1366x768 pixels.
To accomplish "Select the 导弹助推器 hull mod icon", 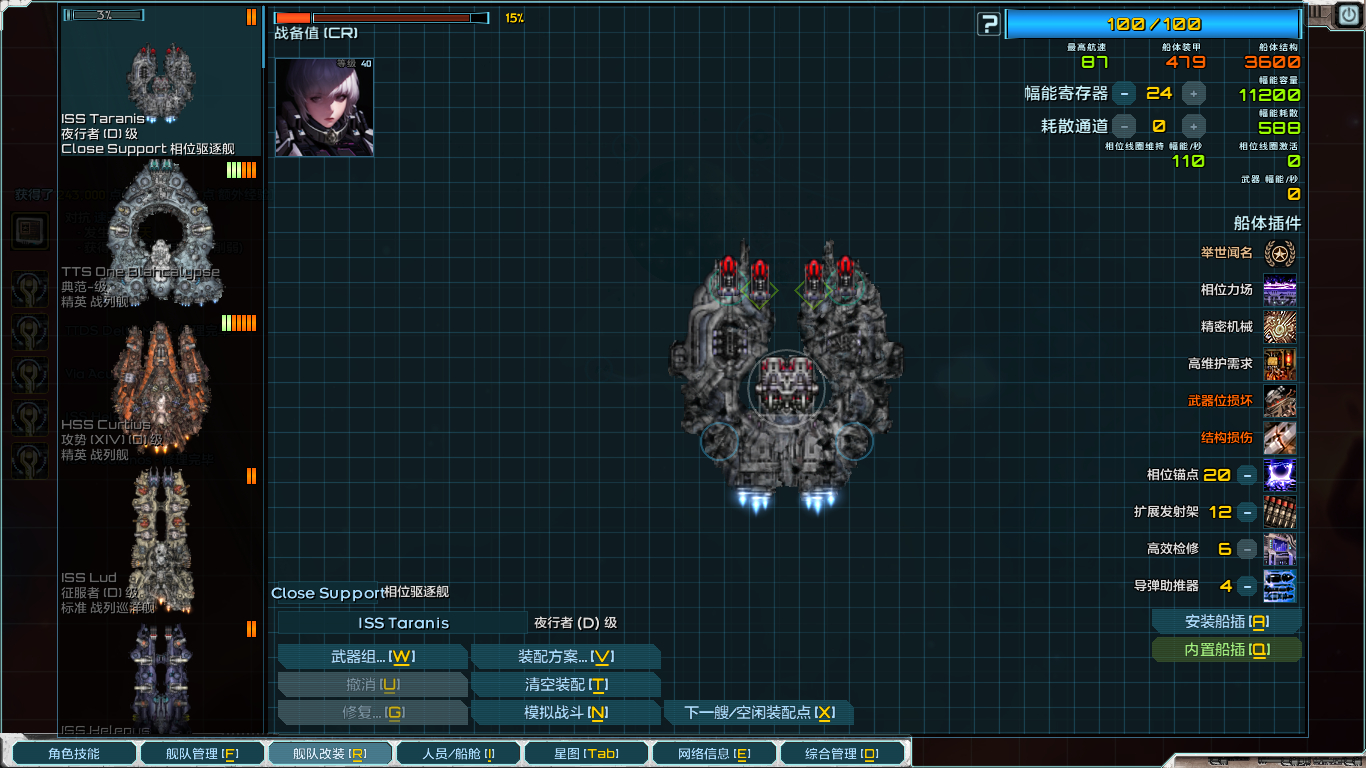I will [x=1280, y=585].
